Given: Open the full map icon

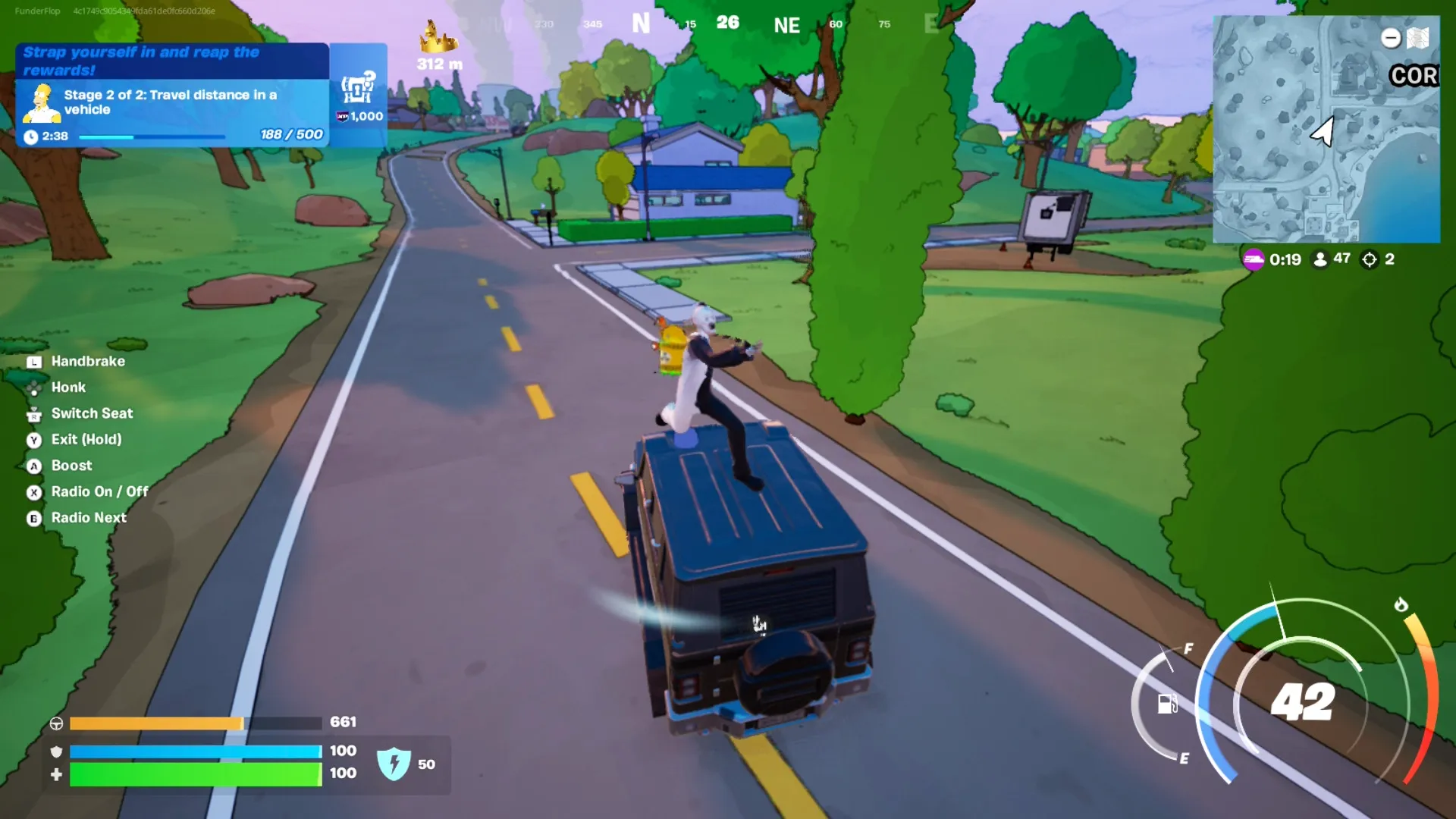Looking at the screenshot, I should (x=1418, y=38).
